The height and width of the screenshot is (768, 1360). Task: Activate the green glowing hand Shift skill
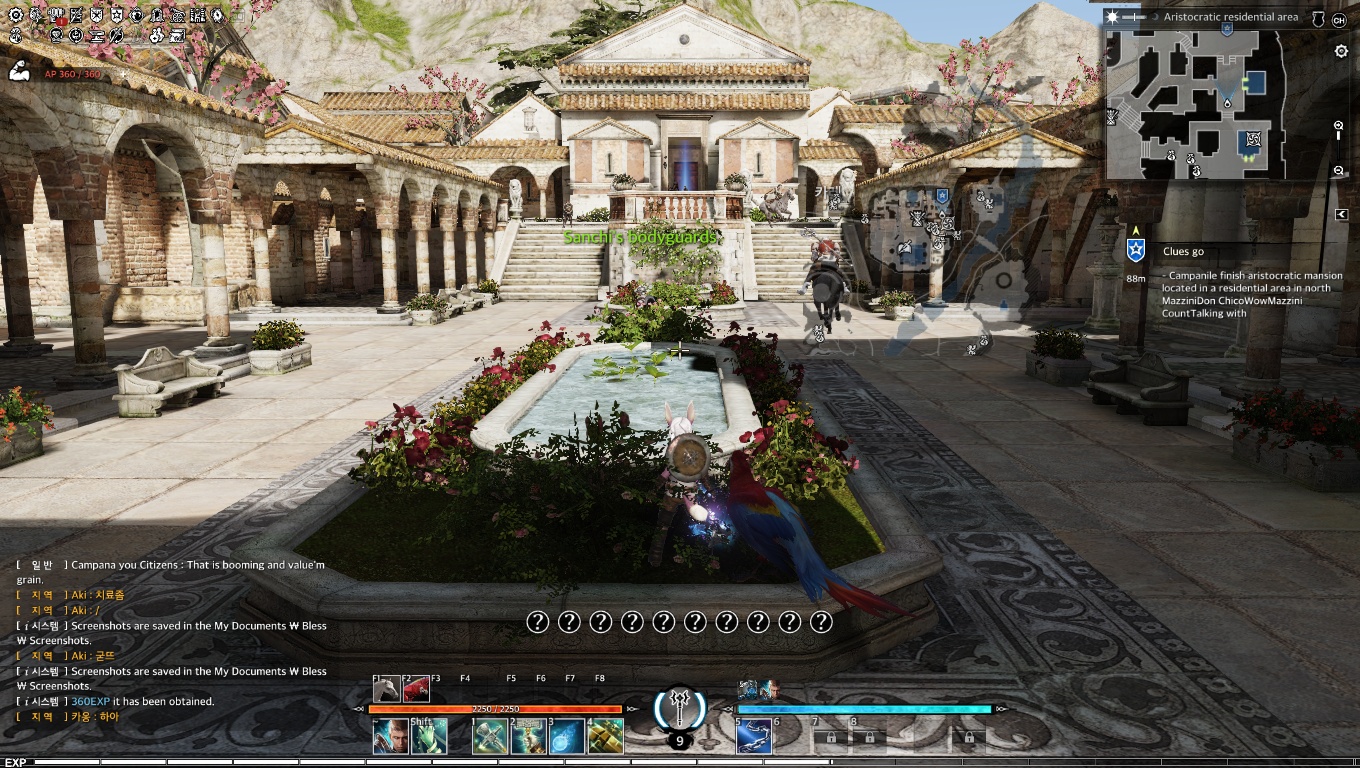point(429,737)
